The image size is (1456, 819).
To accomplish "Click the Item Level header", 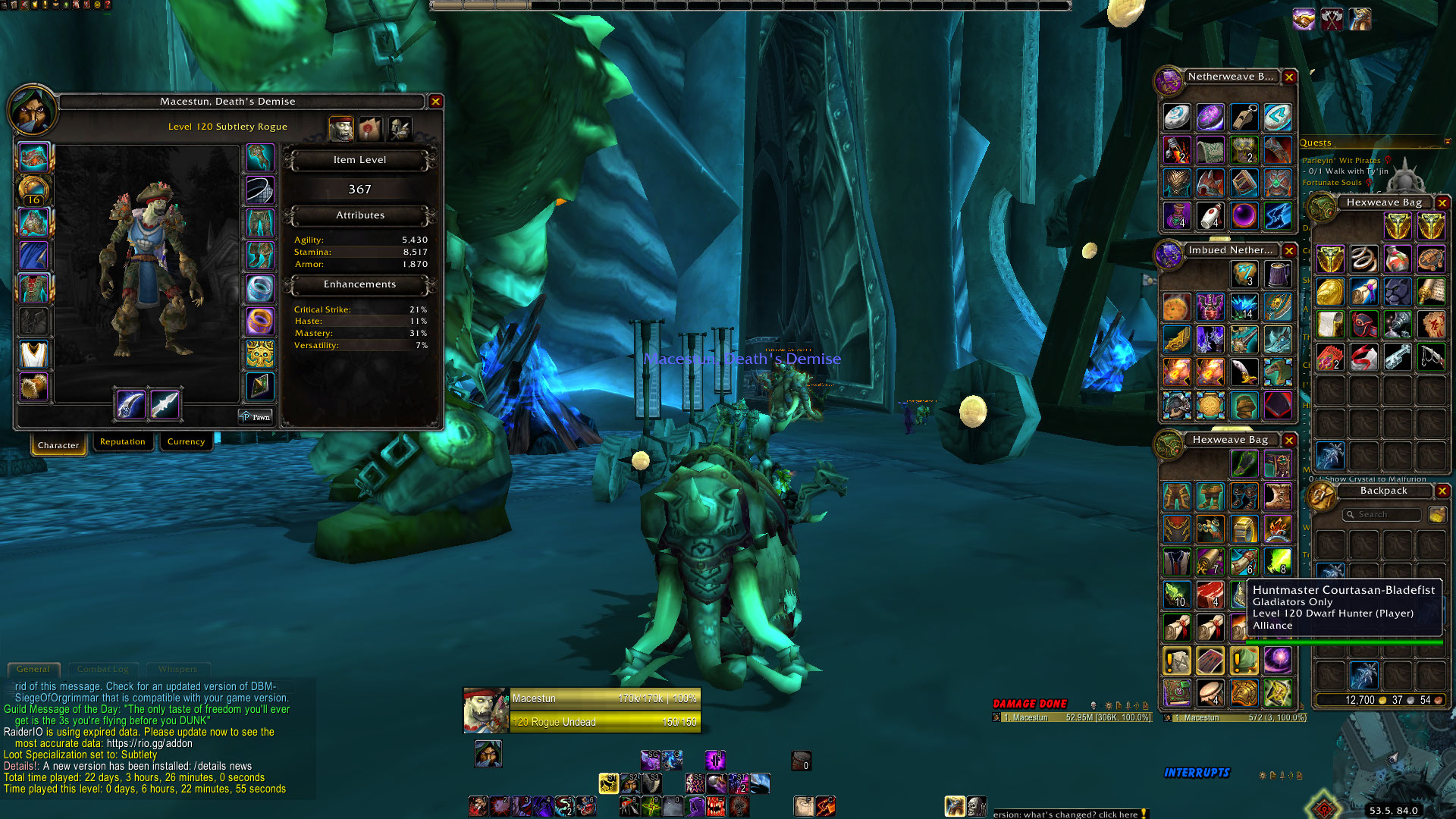I will (x=359, y=160).
